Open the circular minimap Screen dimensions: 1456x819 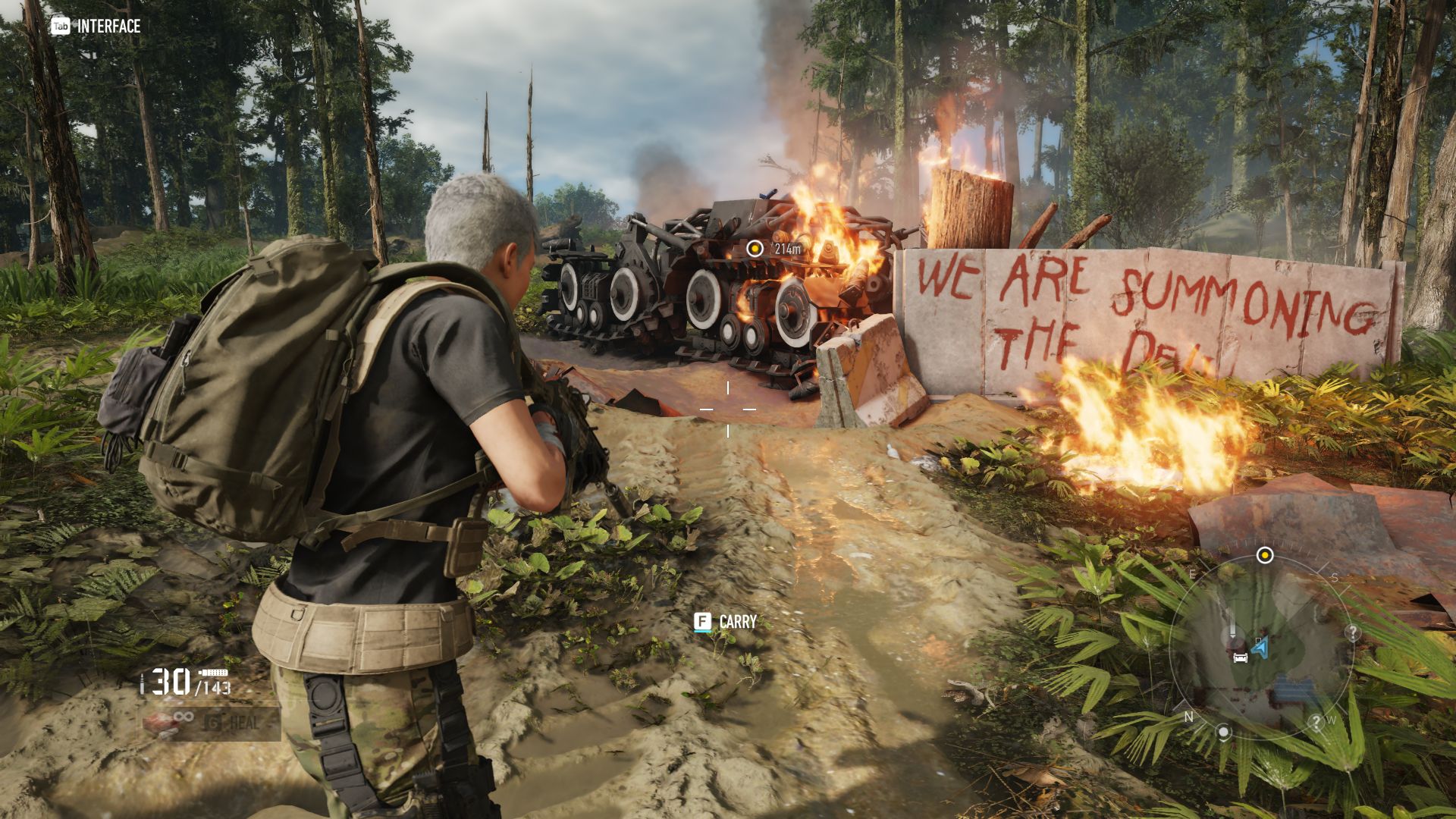(x=1262, y=647)
